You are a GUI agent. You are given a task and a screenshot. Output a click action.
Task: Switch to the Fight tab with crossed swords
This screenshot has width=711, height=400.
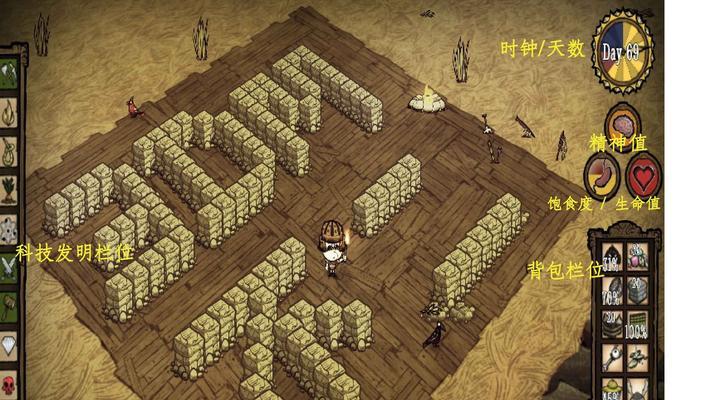click(x=8, y=264)
